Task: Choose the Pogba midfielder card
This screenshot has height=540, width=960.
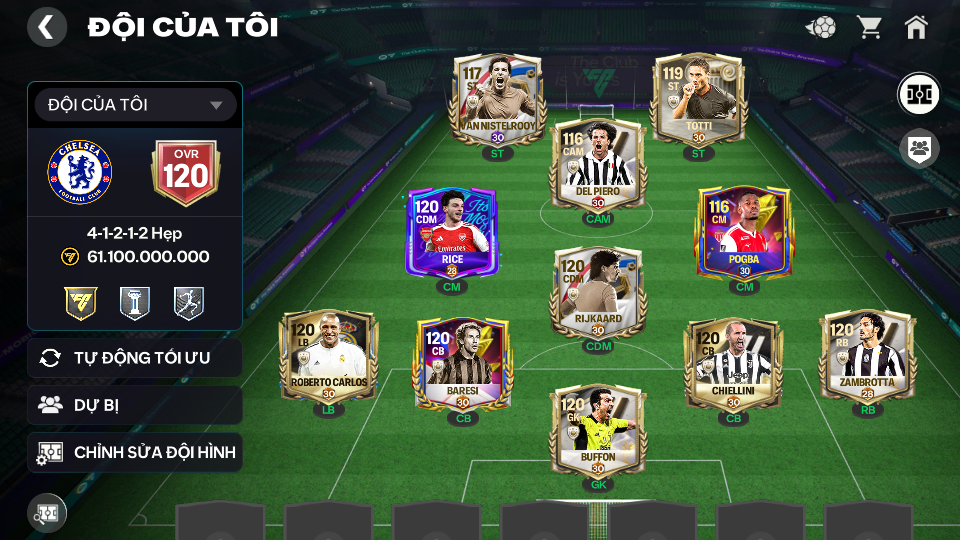Action: [744, 233]
